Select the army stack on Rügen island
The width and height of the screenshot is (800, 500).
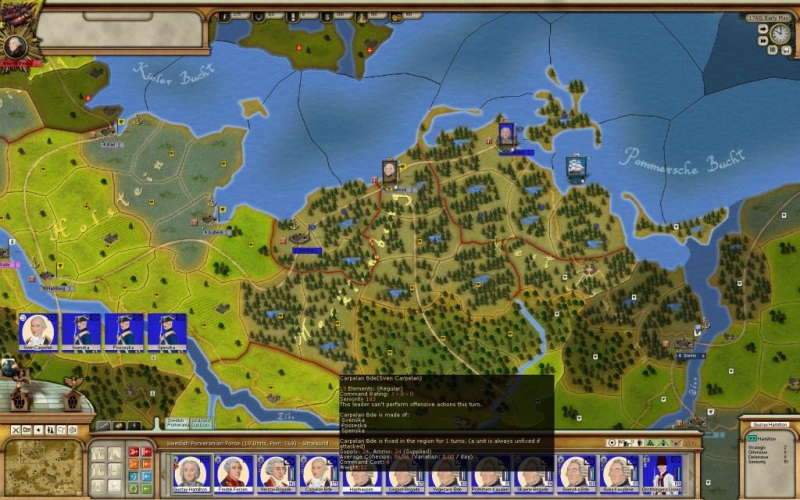507,134
